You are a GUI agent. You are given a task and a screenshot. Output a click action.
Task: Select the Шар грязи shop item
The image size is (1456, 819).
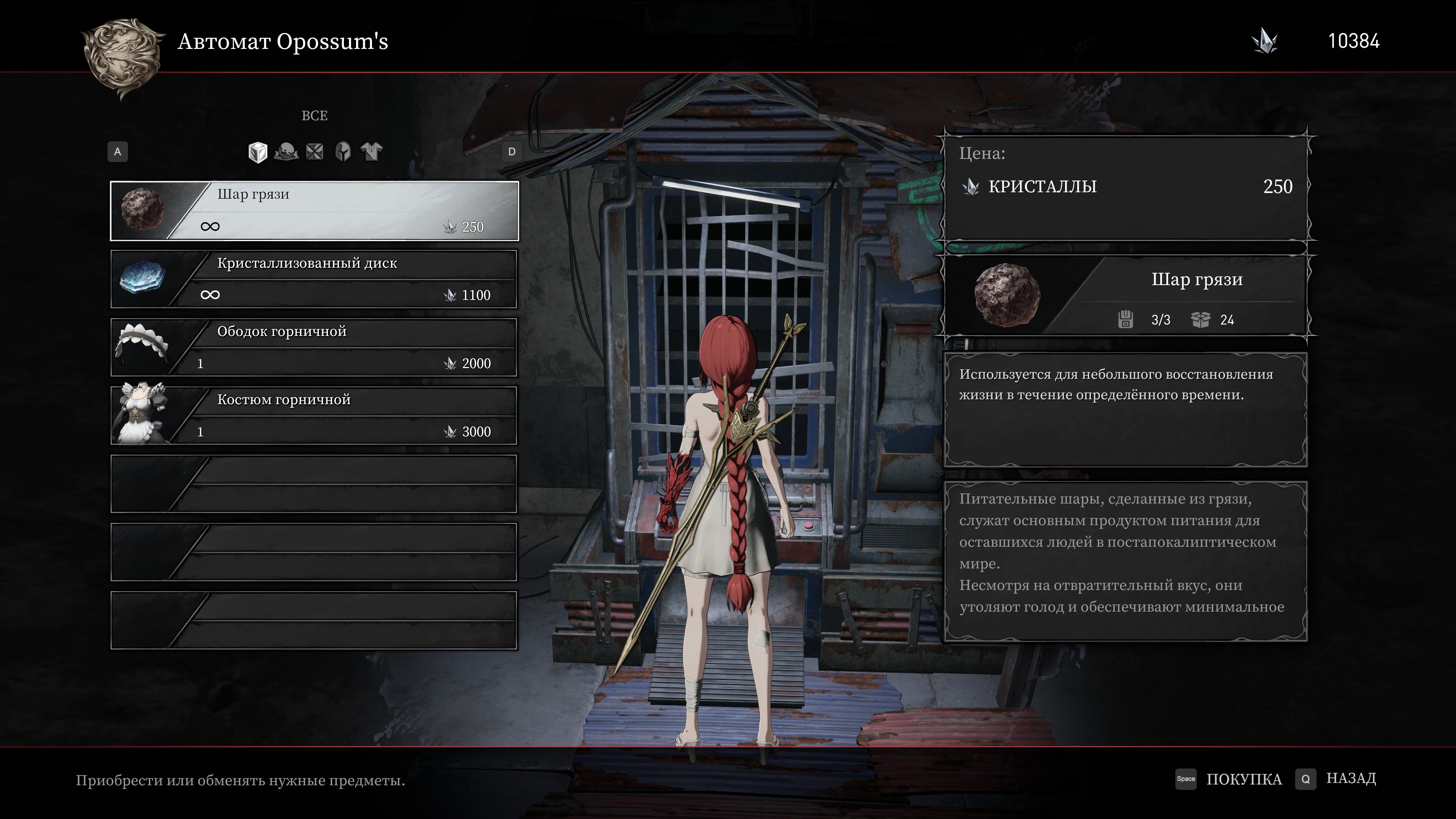point(314,211)
